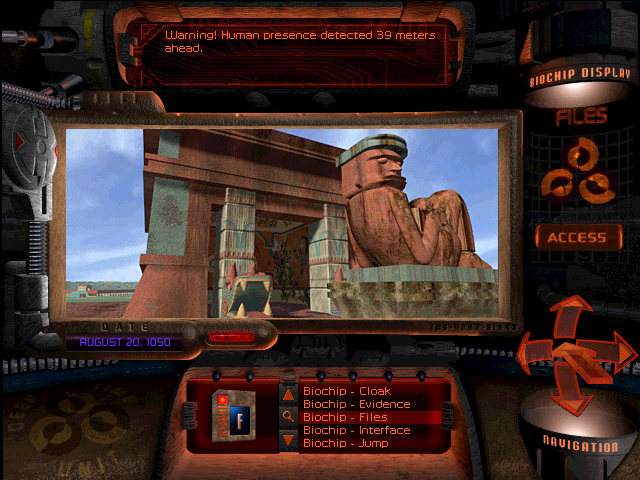Click the inventory list's up arrow
Image resolution: width=640 pixels, height=480 pixels.
pyautogui.click(x=288, y=395)
